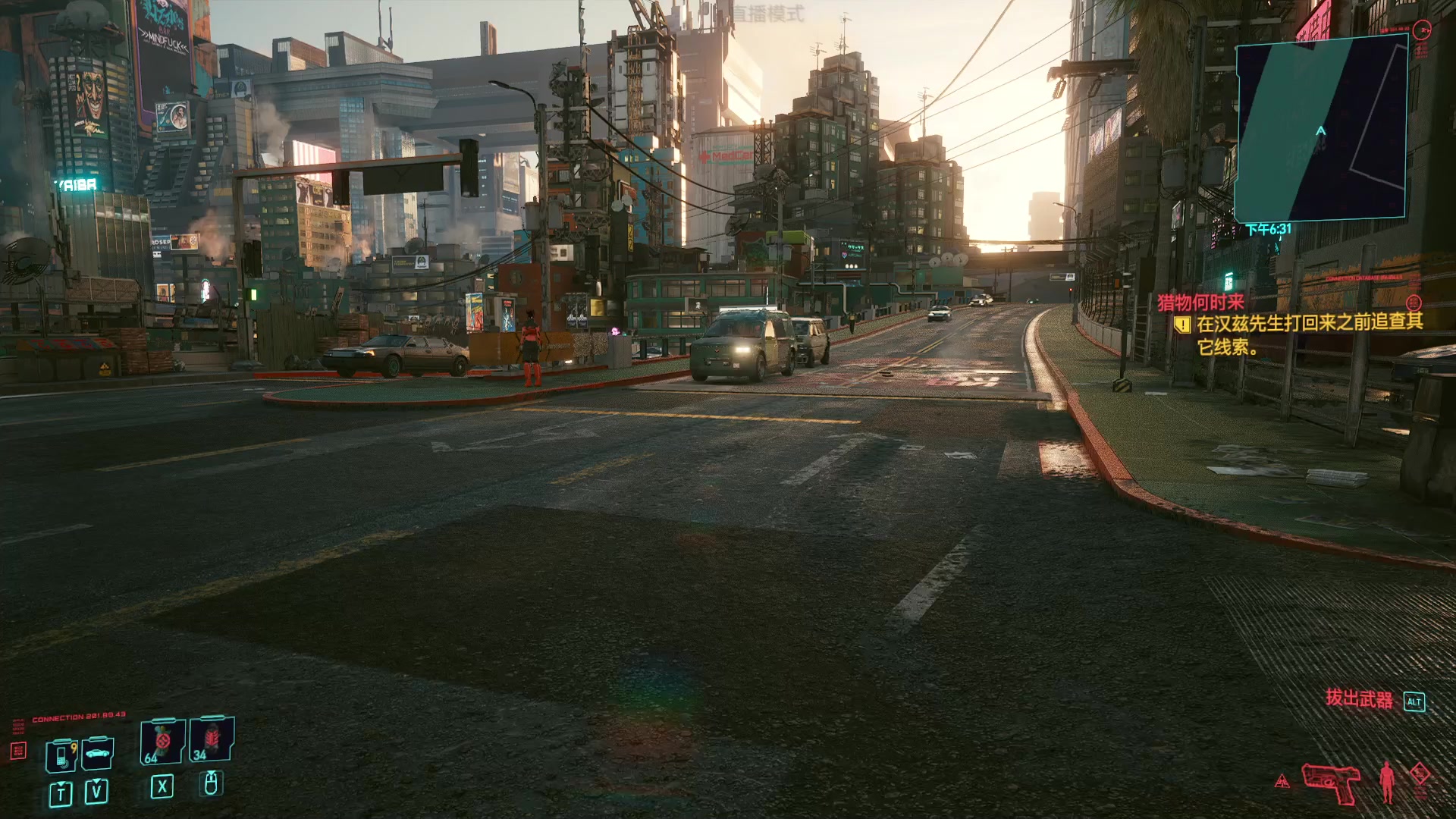Click the red circular icon above the minimap
Image resolution: width=1456 pixels, height=819 pixels.
click(1422, 30)
